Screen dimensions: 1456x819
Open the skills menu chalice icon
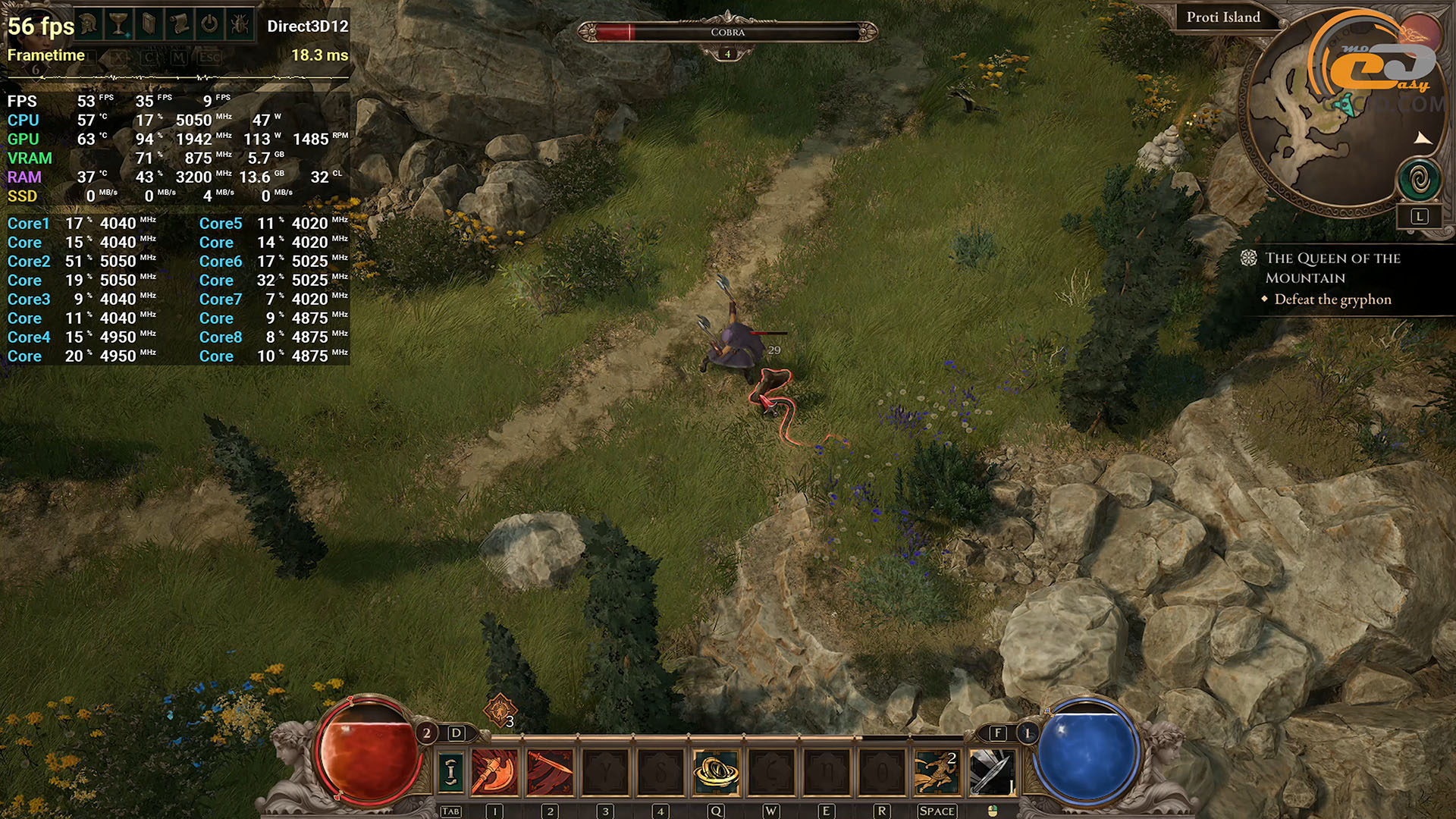119,25
